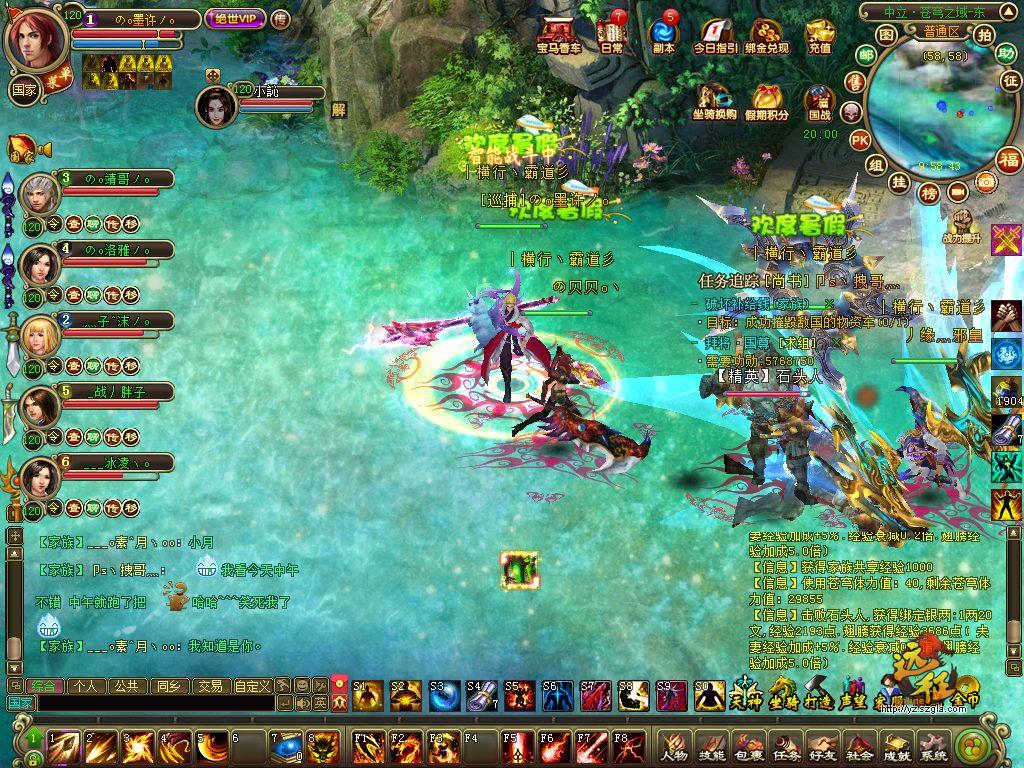
Task: Open the 福 welfare button by minimap
Action: click(x=1009, y=160)
